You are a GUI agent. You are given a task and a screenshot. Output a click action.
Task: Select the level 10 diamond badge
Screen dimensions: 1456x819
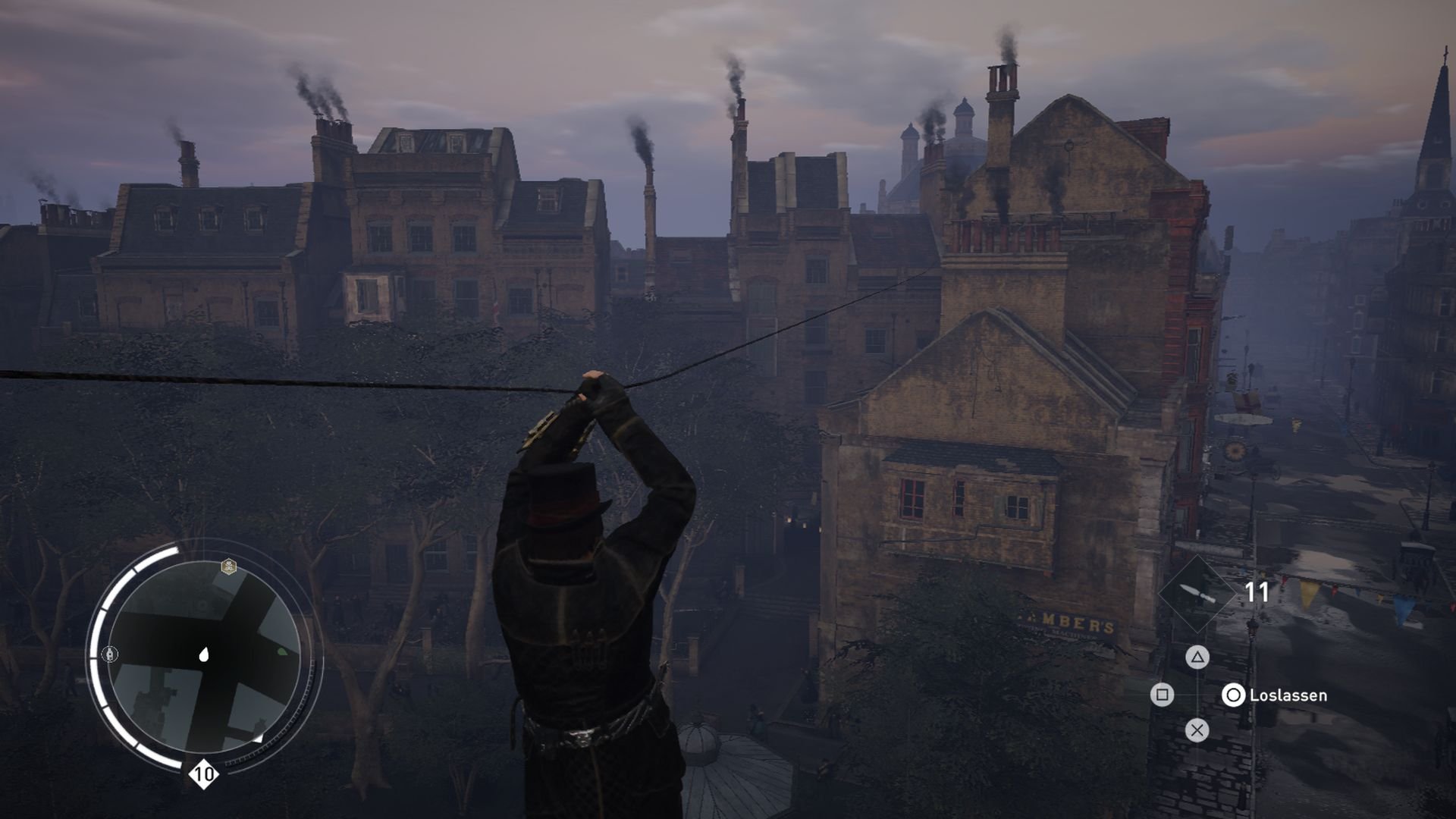click(202, 773)
